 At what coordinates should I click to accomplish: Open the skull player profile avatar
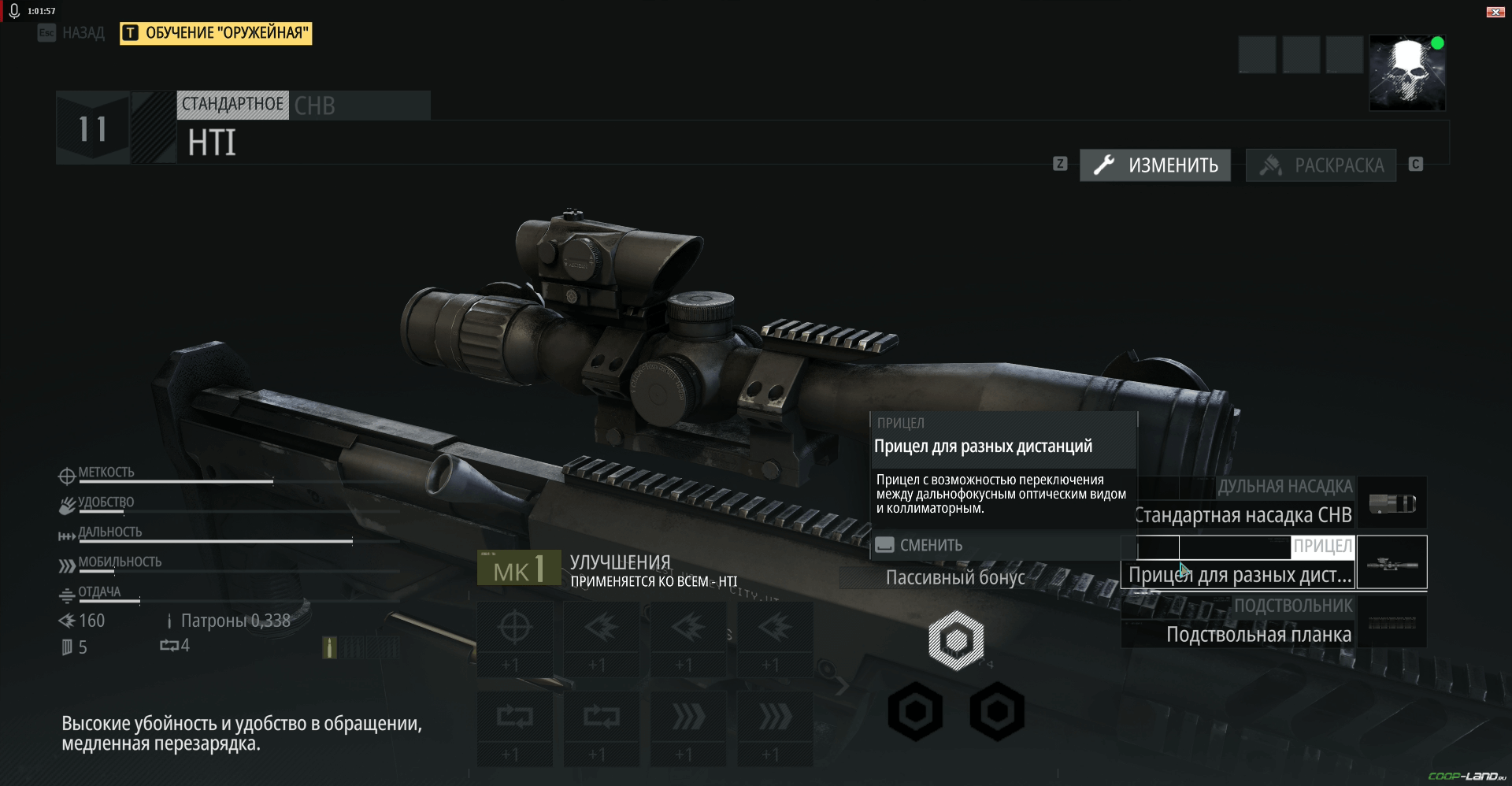[x=1407, y=72]
